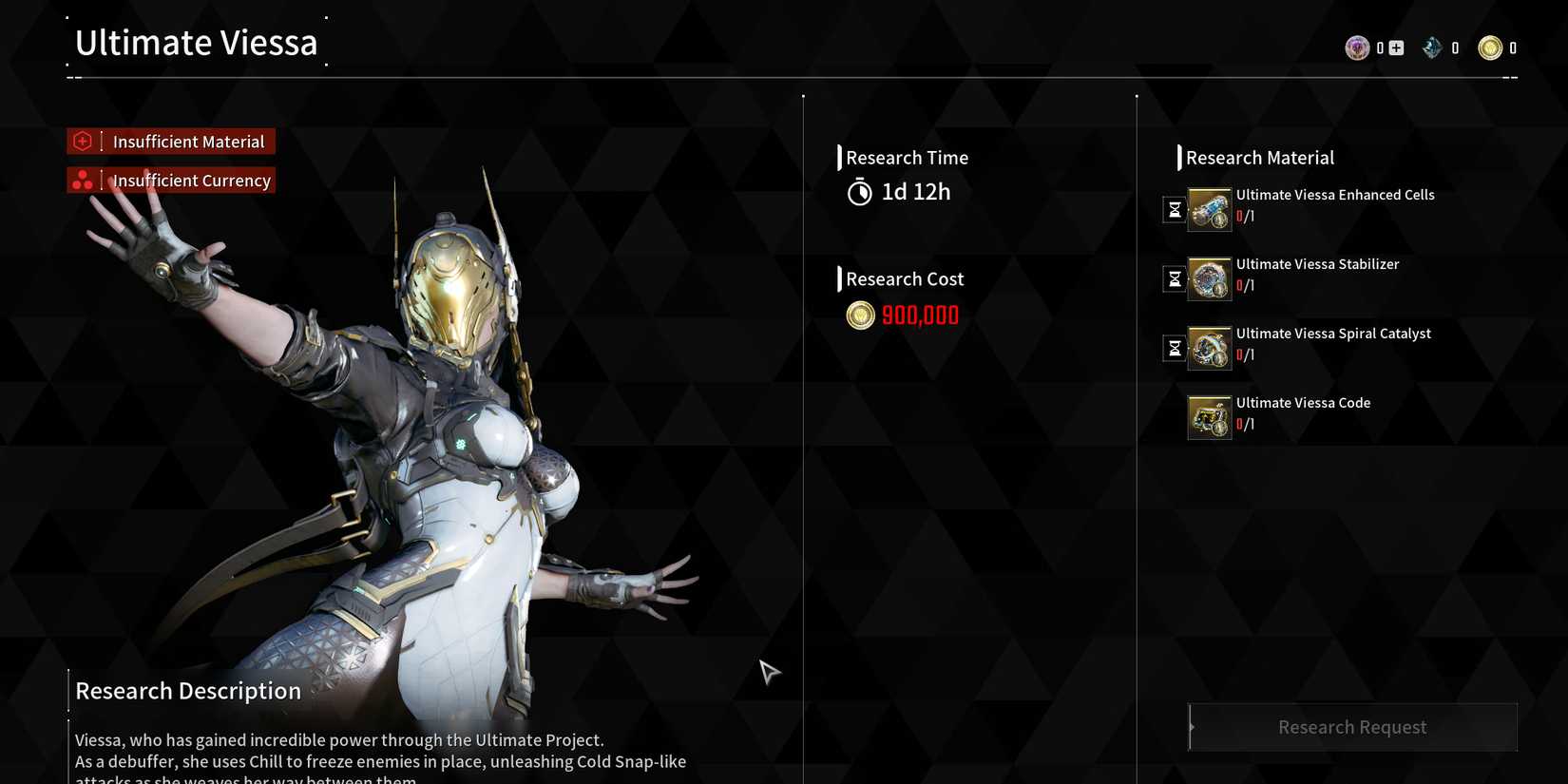Click the Insufficient Material warning badge

pos(170,141)
